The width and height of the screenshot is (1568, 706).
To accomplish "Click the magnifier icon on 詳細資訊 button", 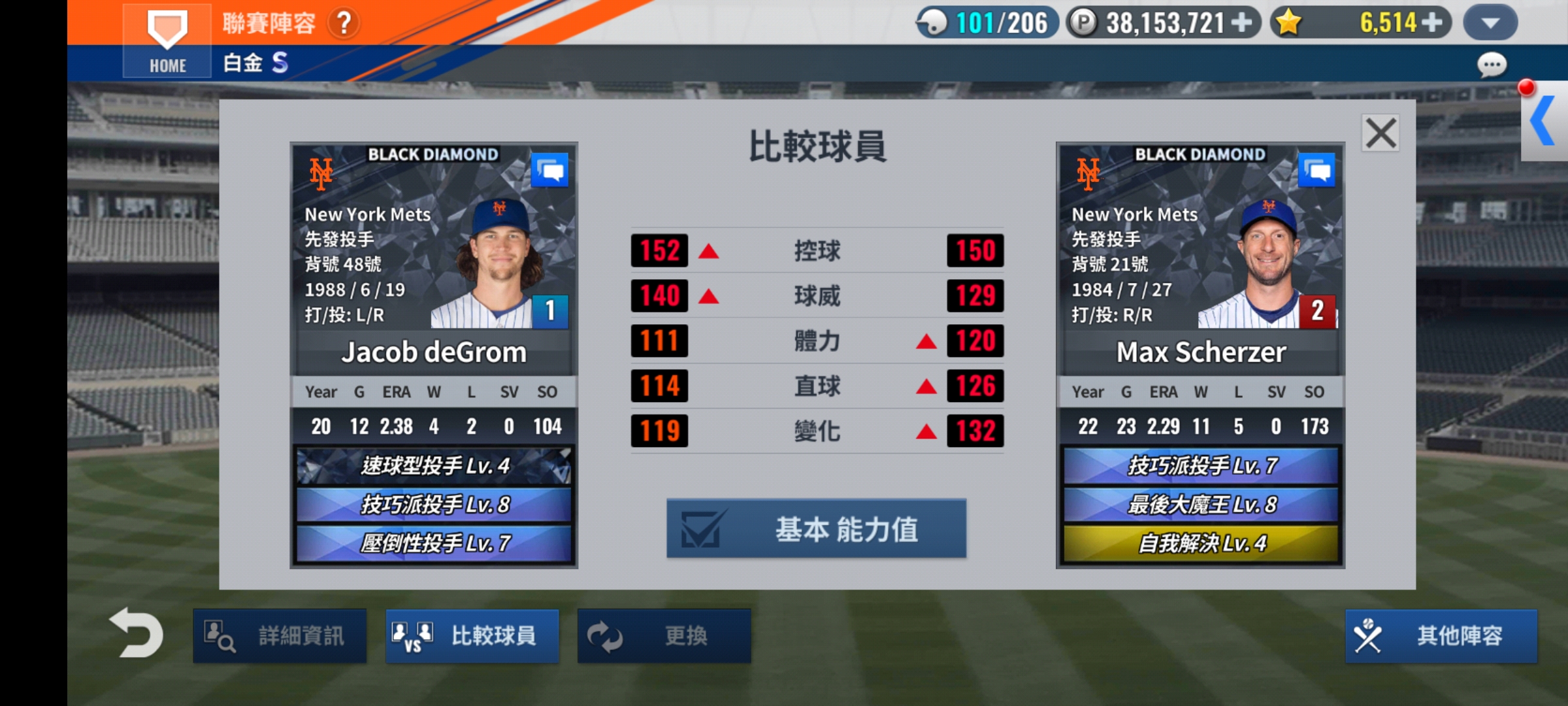I will coord(220,635).
